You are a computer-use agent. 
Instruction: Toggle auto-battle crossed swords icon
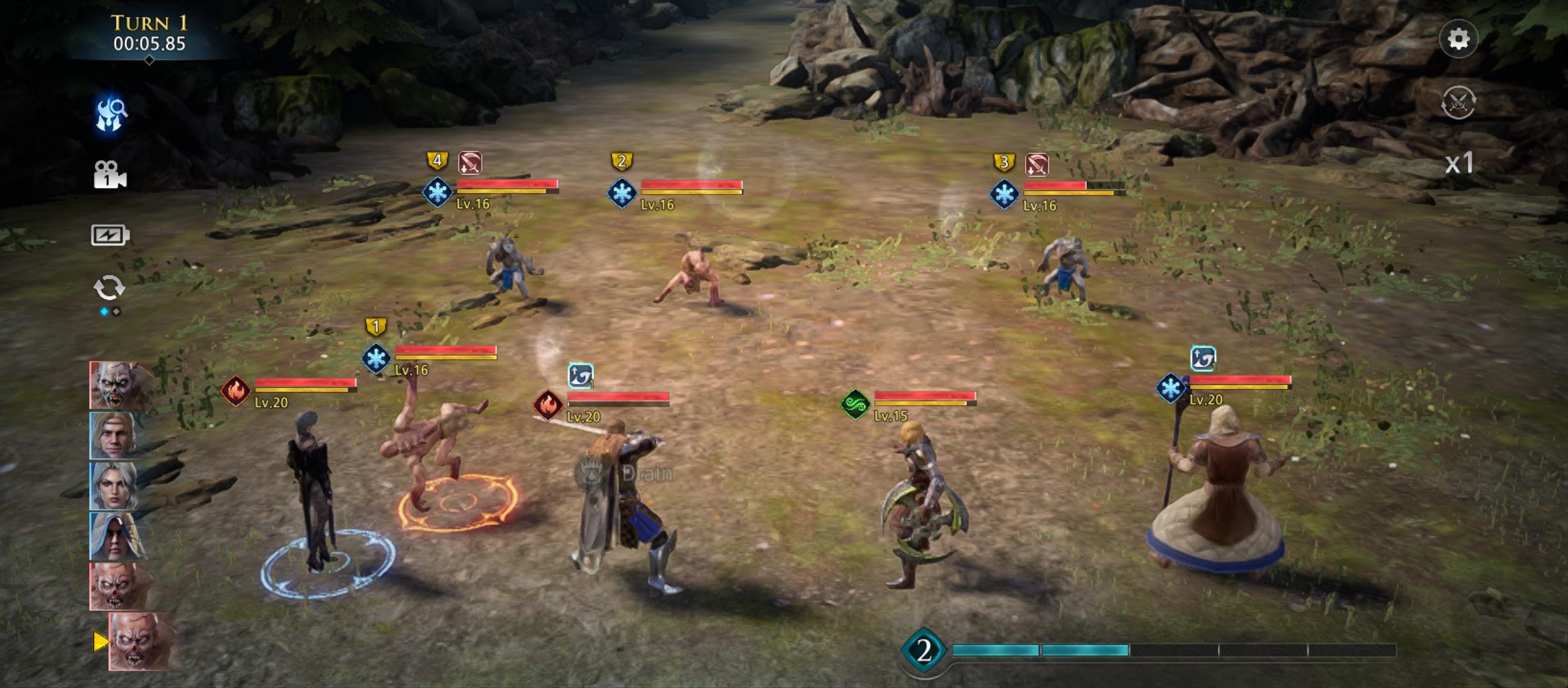tap(1458, 102)
